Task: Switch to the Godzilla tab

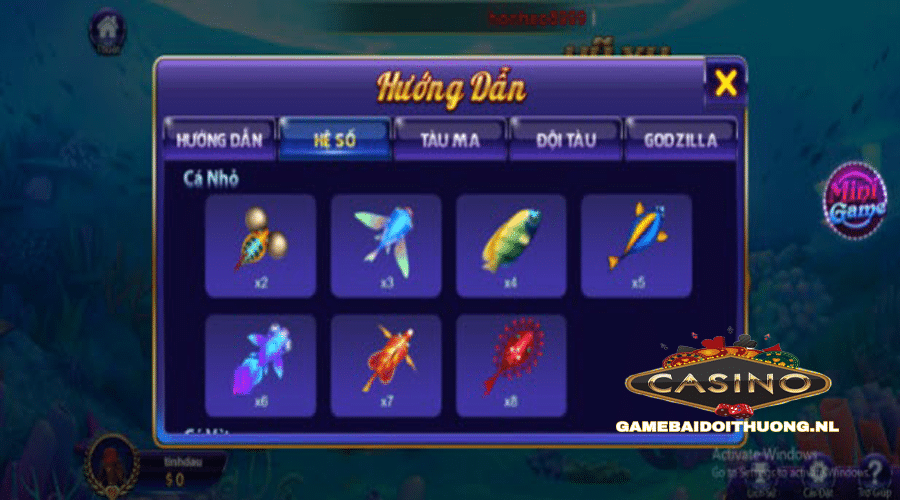Action: [681, 139]
